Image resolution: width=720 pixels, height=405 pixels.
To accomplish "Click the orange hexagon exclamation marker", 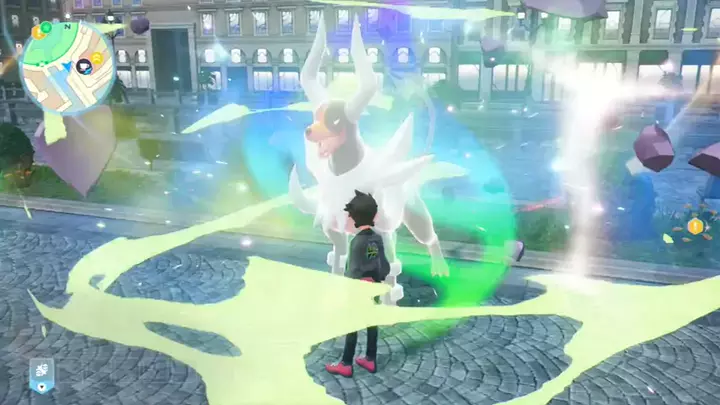I will 695,226.
